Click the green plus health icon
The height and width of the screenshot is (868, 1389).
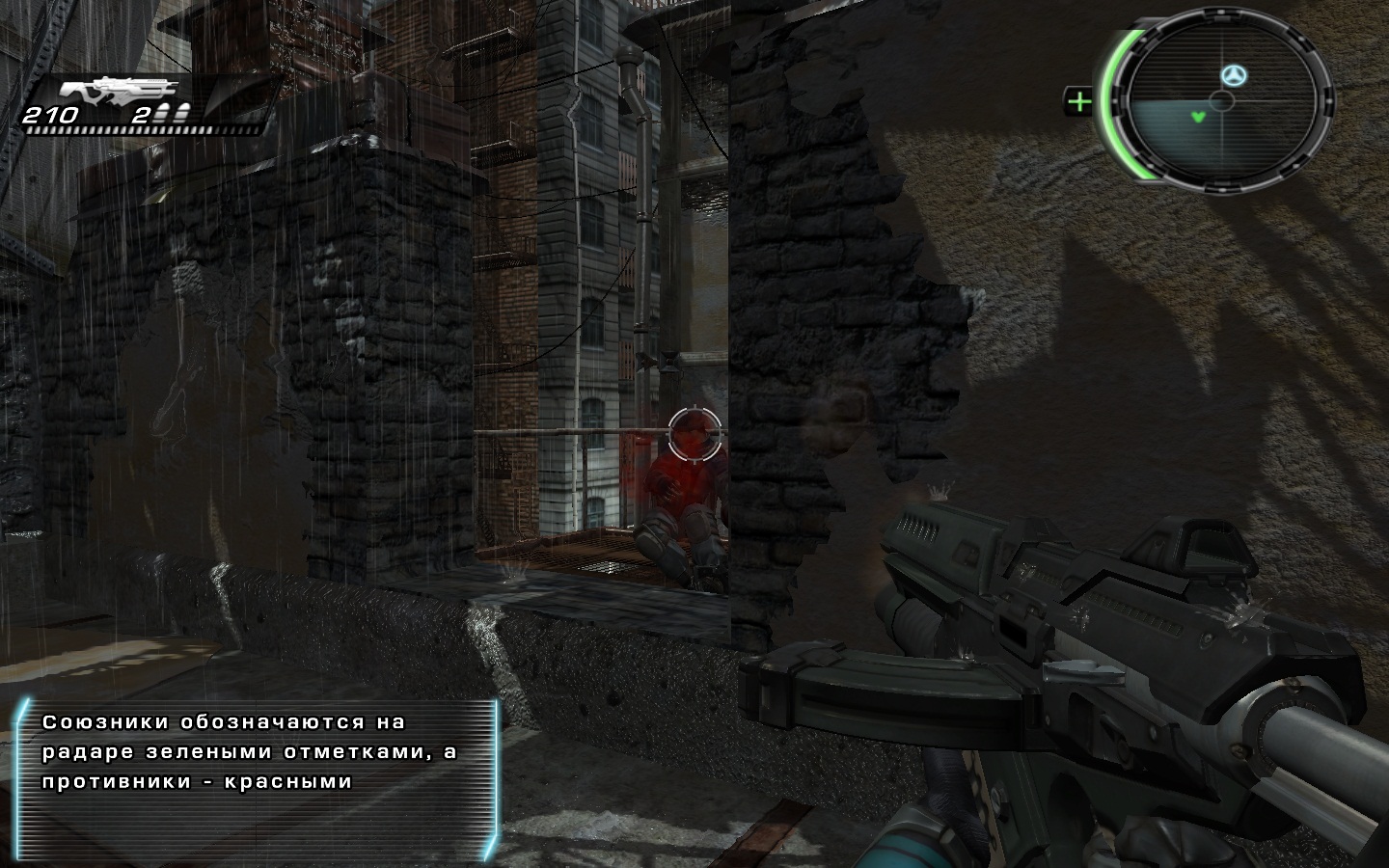click(x=1079, y=100)
